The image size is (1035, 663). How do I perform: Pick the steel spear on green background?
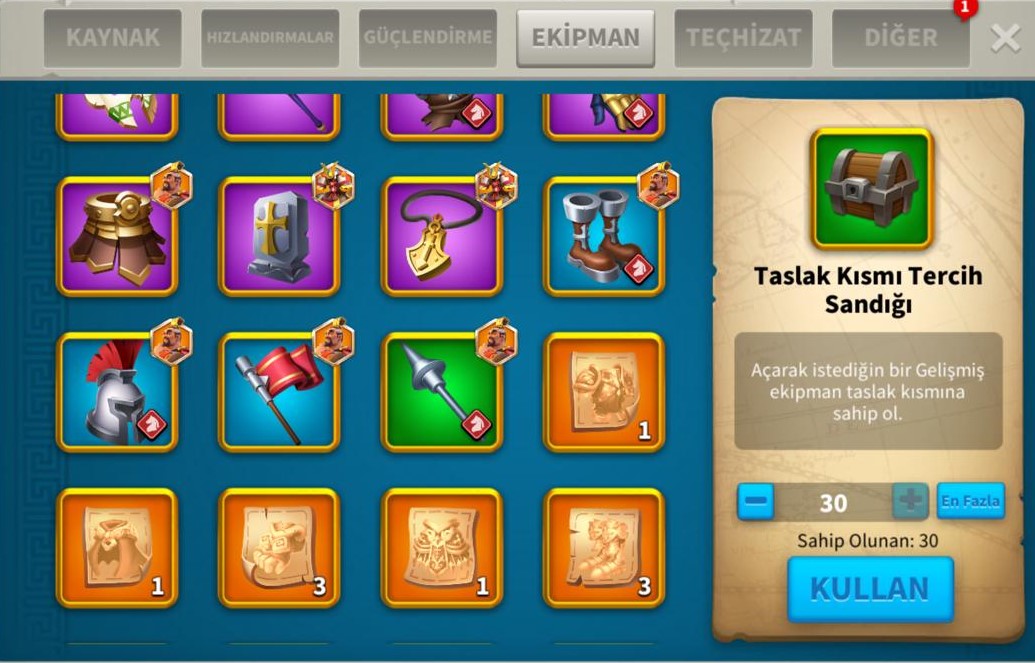[441, 392]
